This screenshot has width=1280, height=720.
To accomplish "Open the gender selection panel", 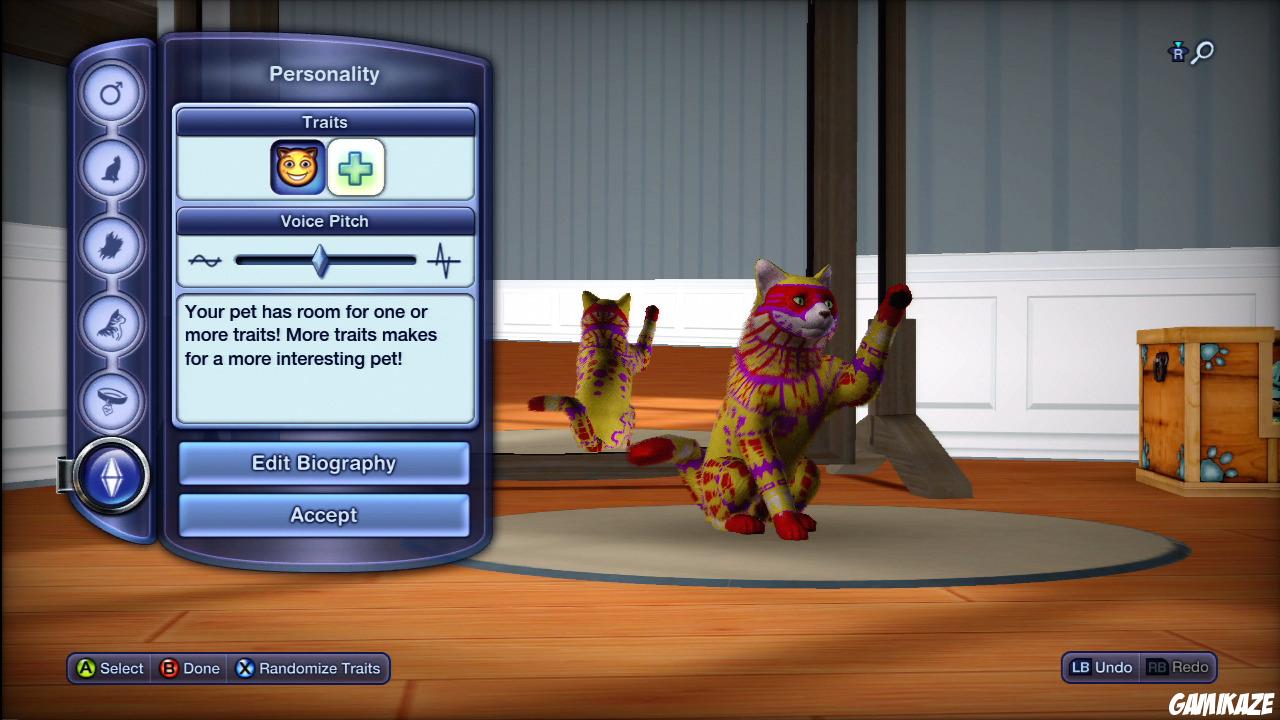I will (111, 92).
